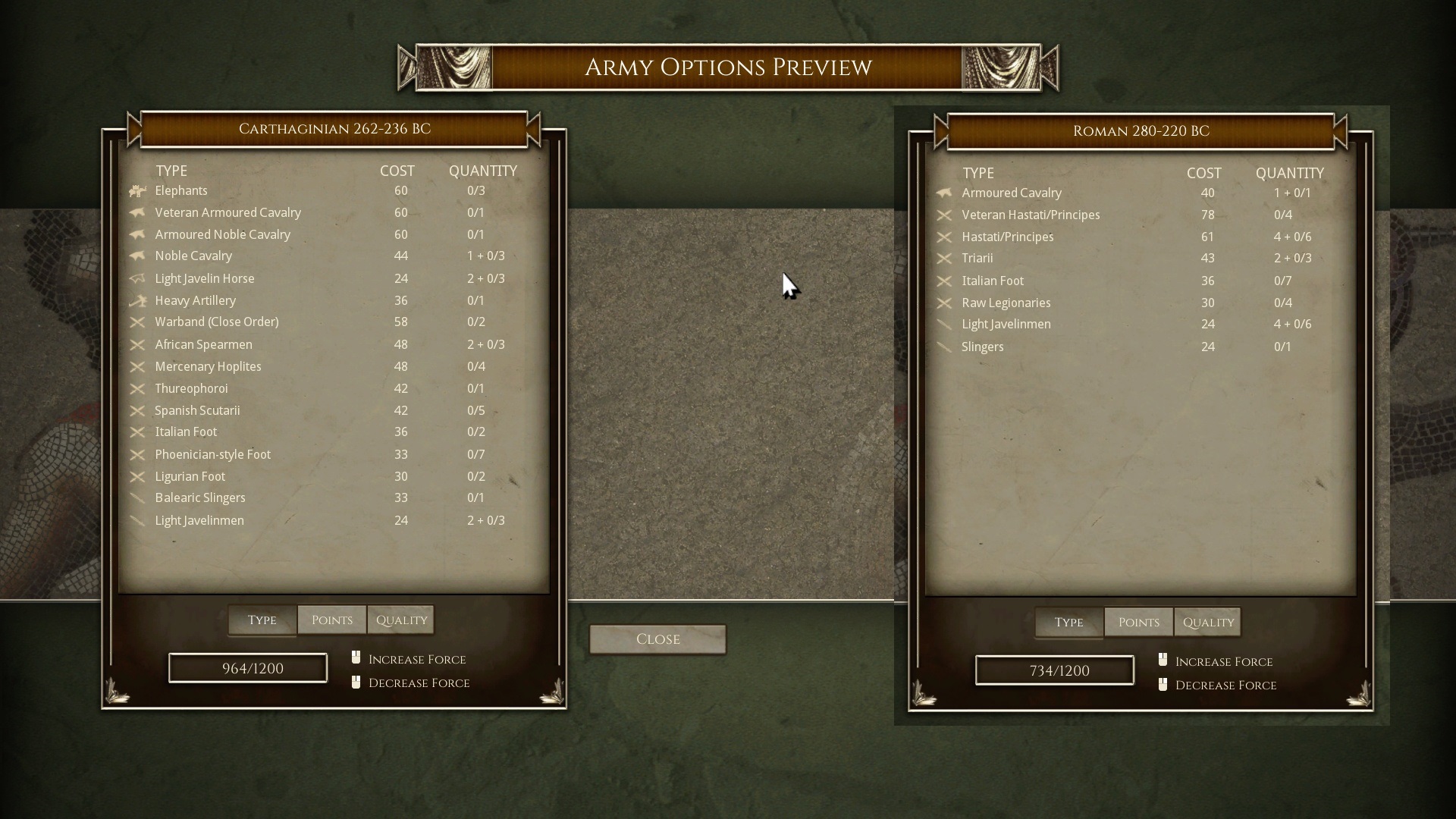Select the Carthaginian Type tab
The height and width of the screenshot is (819, 1456).
point(262,620)
